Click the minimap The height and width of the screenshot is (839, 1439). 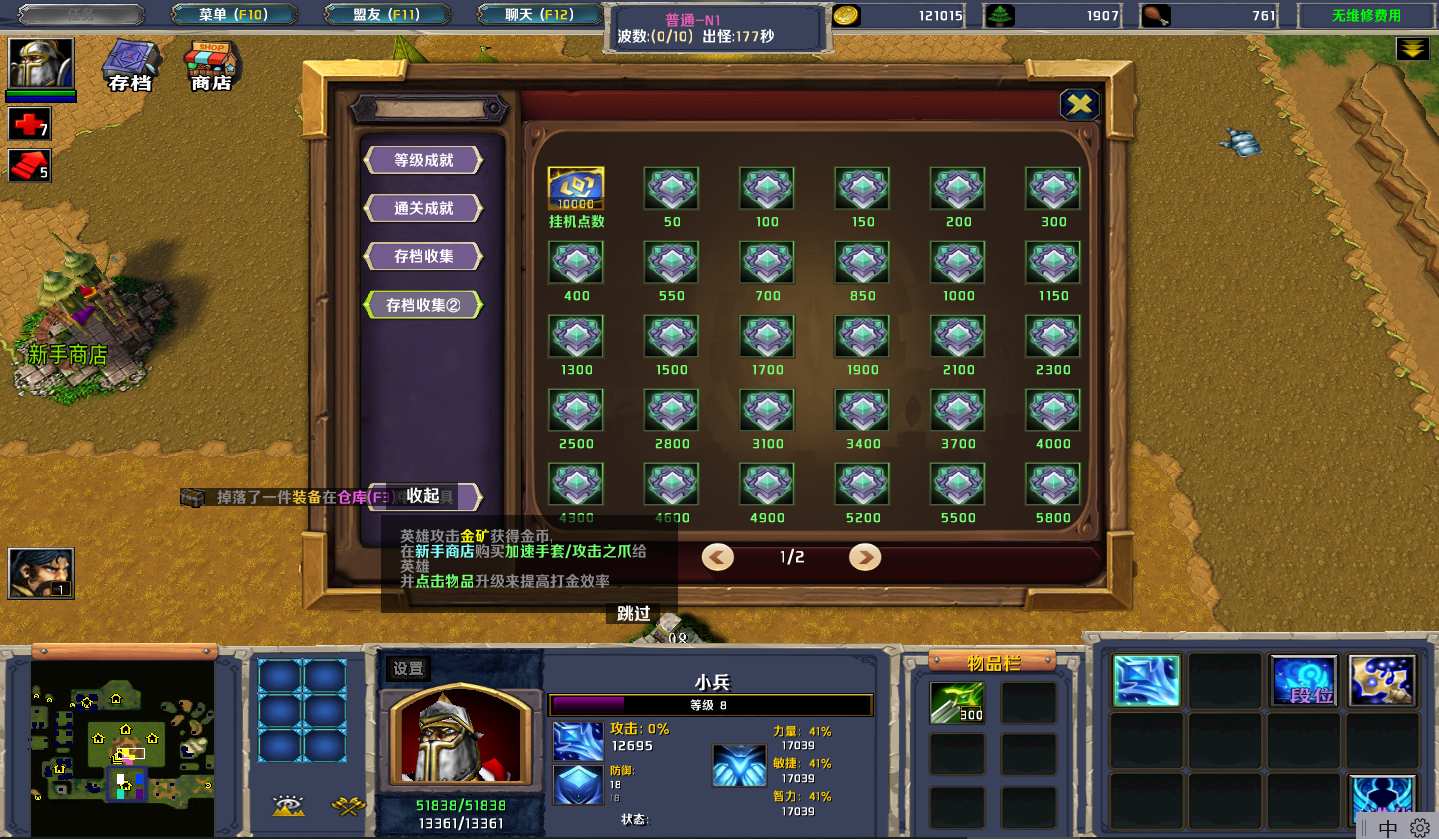[x=124, y=745]
